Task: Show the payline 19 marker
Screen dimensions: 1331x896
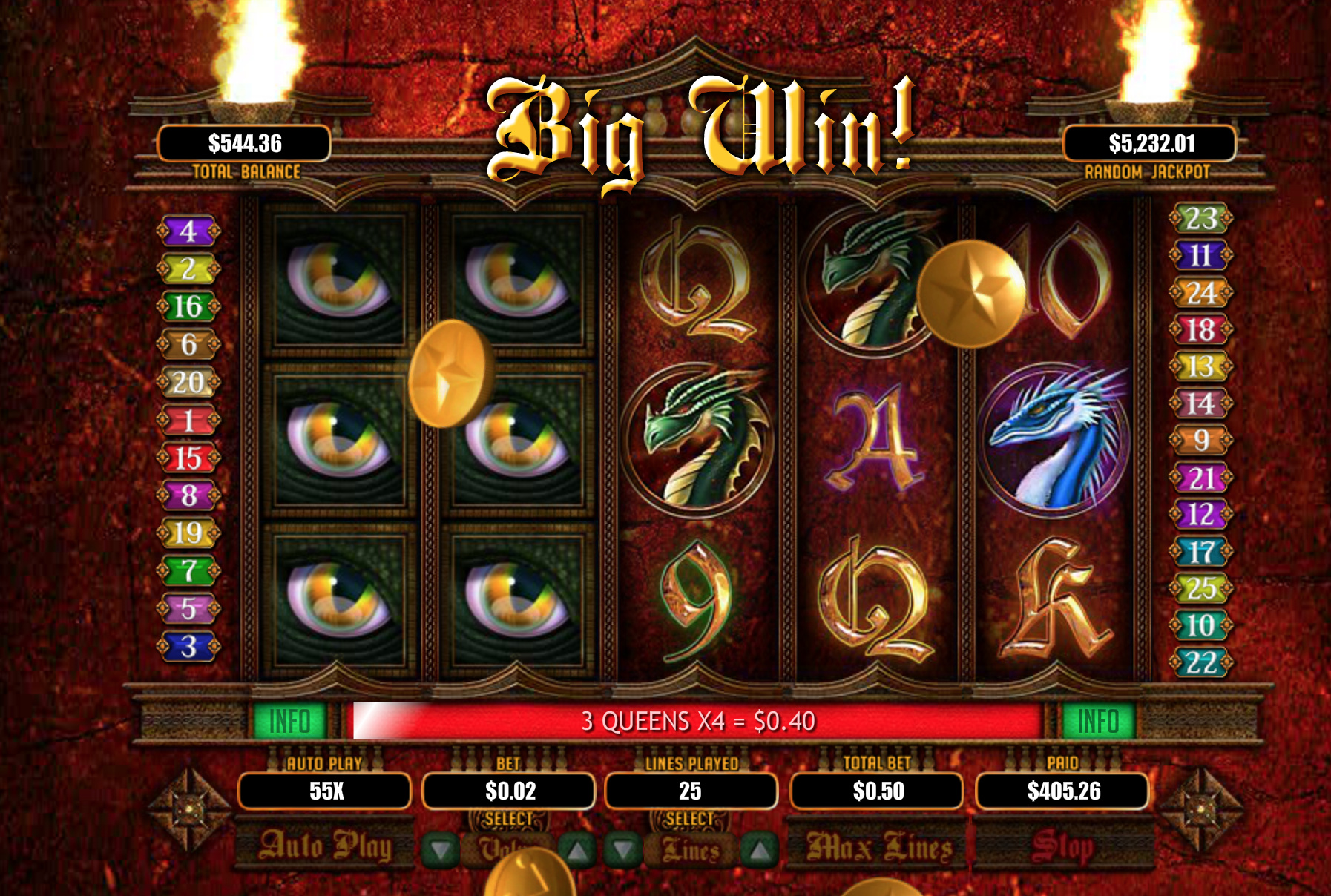Action: (188, 533)
